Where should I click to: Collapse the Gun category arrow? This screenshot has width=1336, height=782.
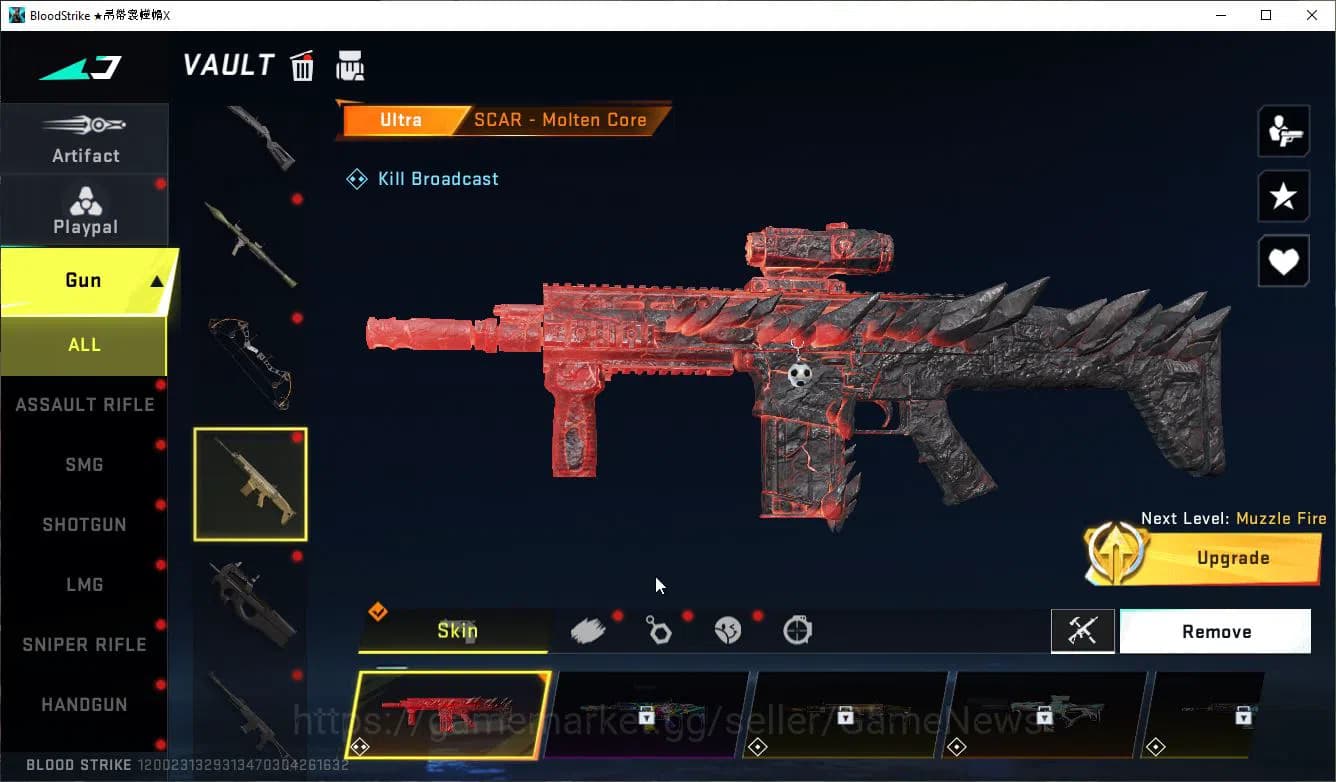tap(155, 281)
